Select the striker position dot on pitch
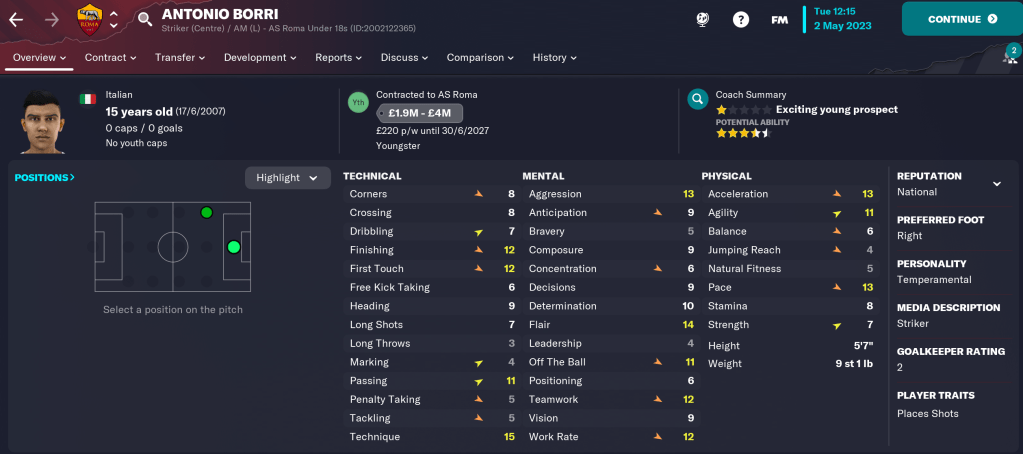This screenshot has width=1023, height=454. [234, 247]
